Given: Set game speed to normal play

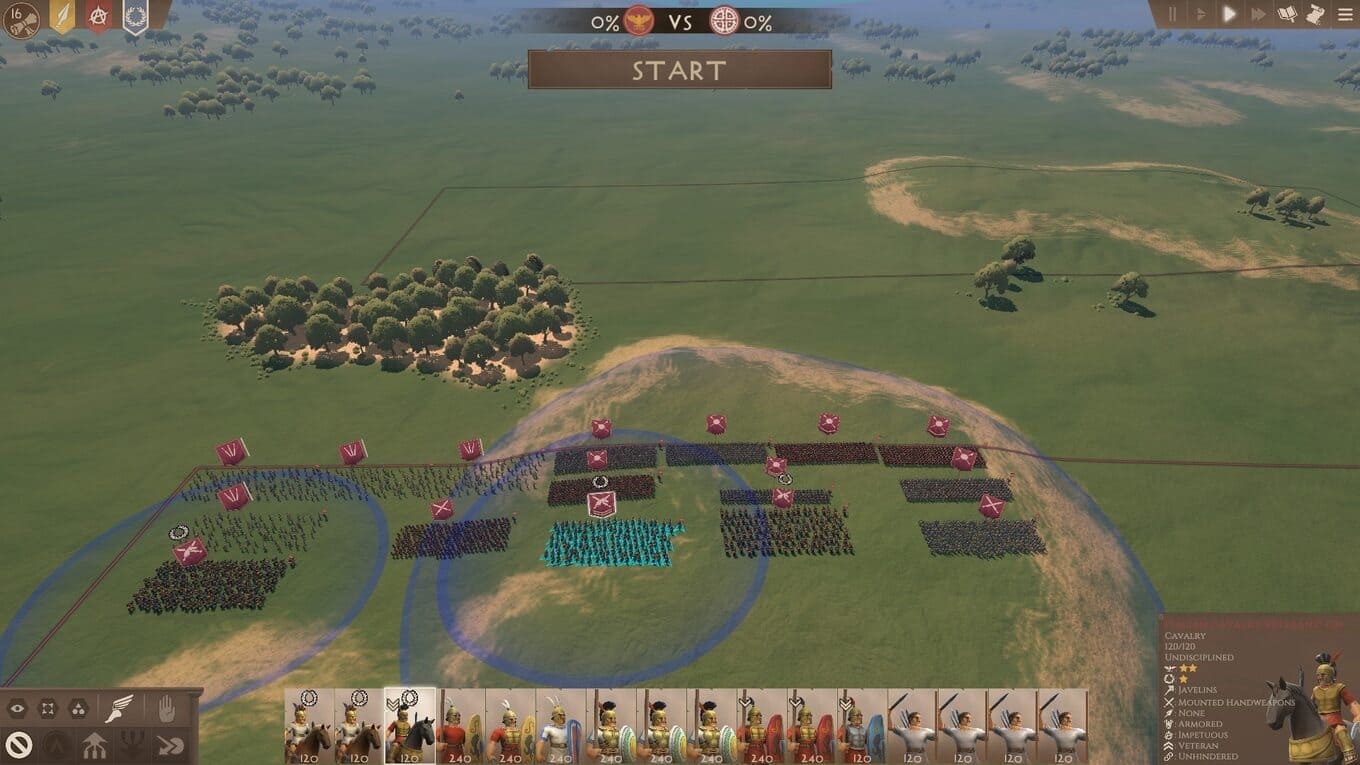Looking at the screenshot, I should (1230, 14).
